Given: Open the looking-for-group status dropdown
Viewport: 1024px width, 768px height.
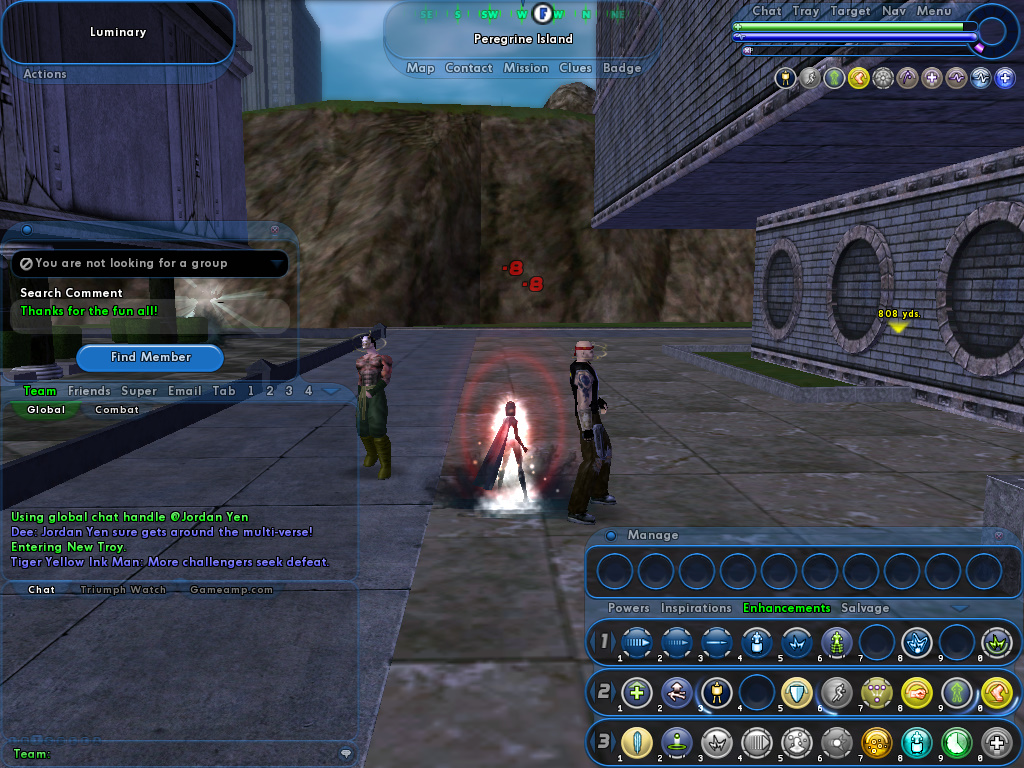Looking at the screenshot, I should coord(276,263).
